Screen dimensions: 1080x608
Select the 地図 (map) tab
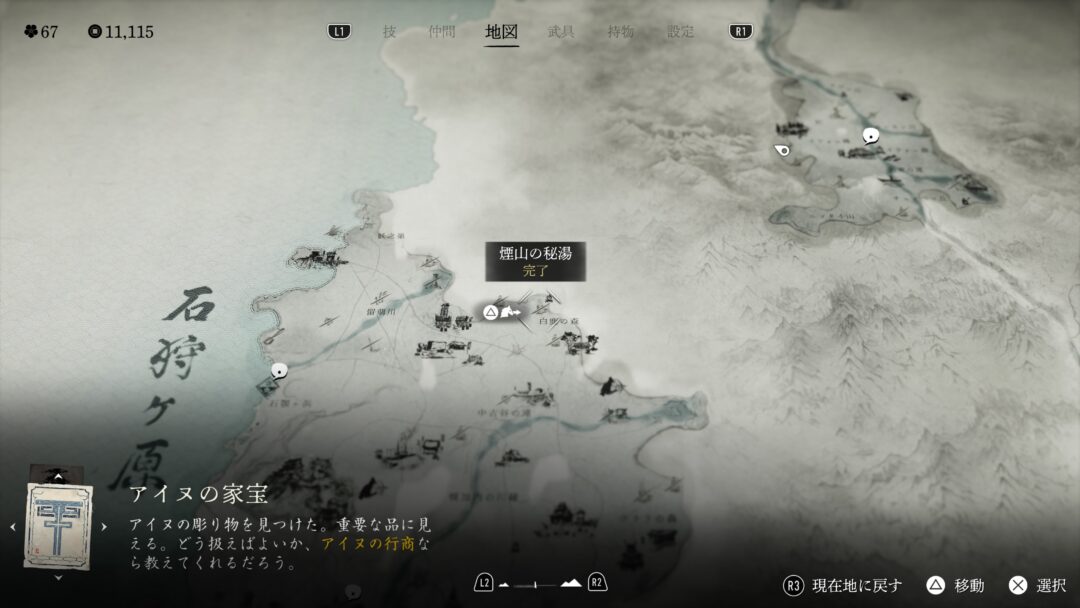tap(501, 31)
